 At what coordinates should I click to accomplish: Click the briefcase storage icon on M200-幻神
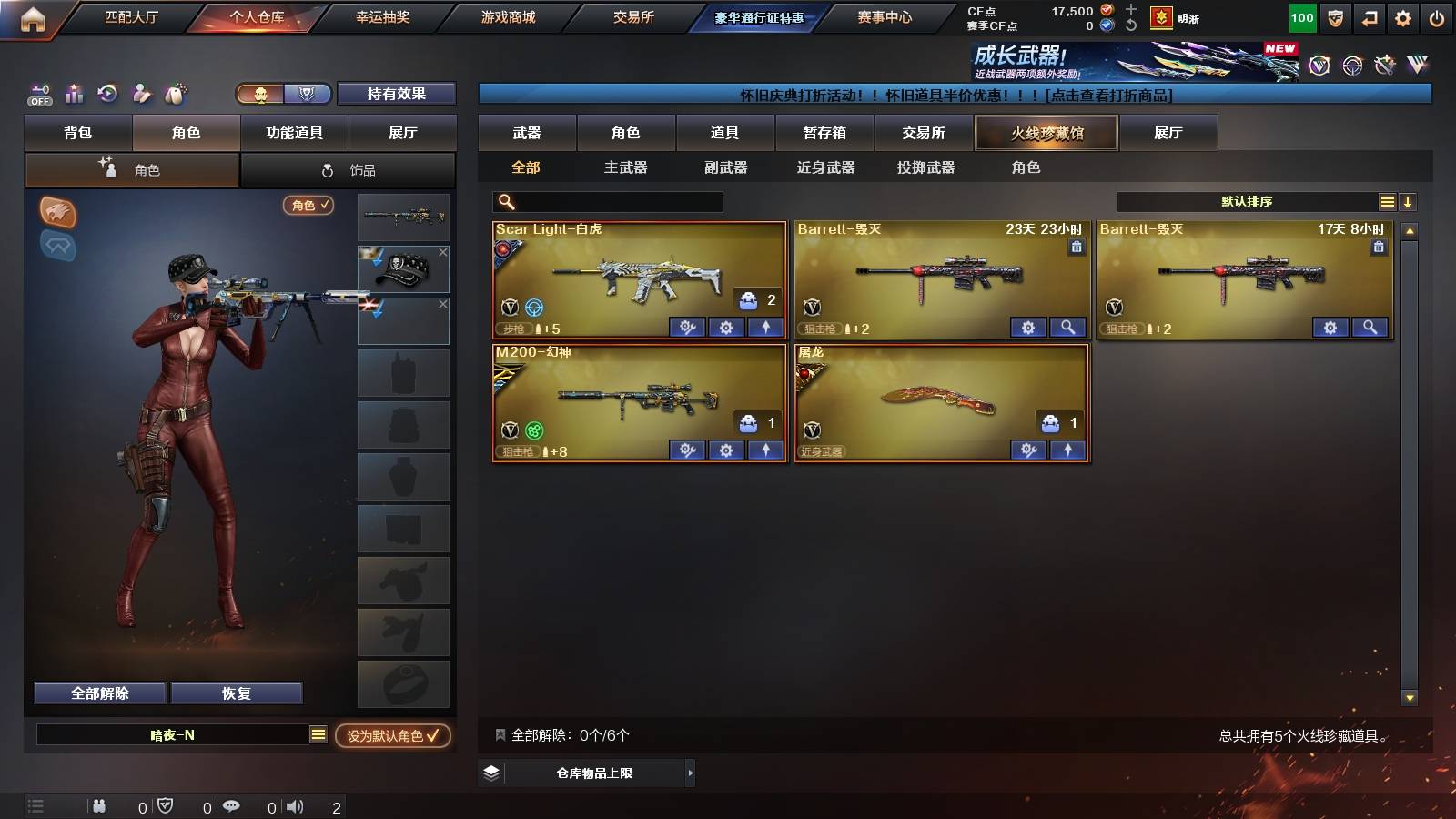tap(748, 421)
